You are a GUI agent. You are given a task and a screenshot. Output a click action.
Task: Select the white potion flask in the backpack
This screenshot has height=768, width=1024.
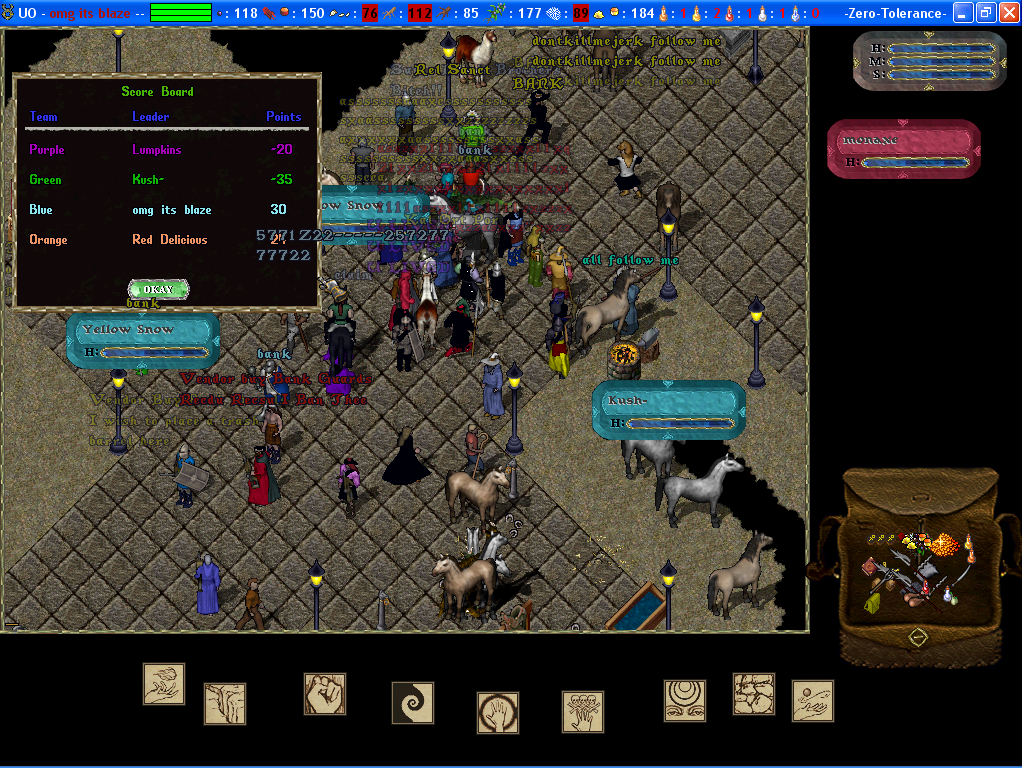pyautogui.click(x=946, y=595)
